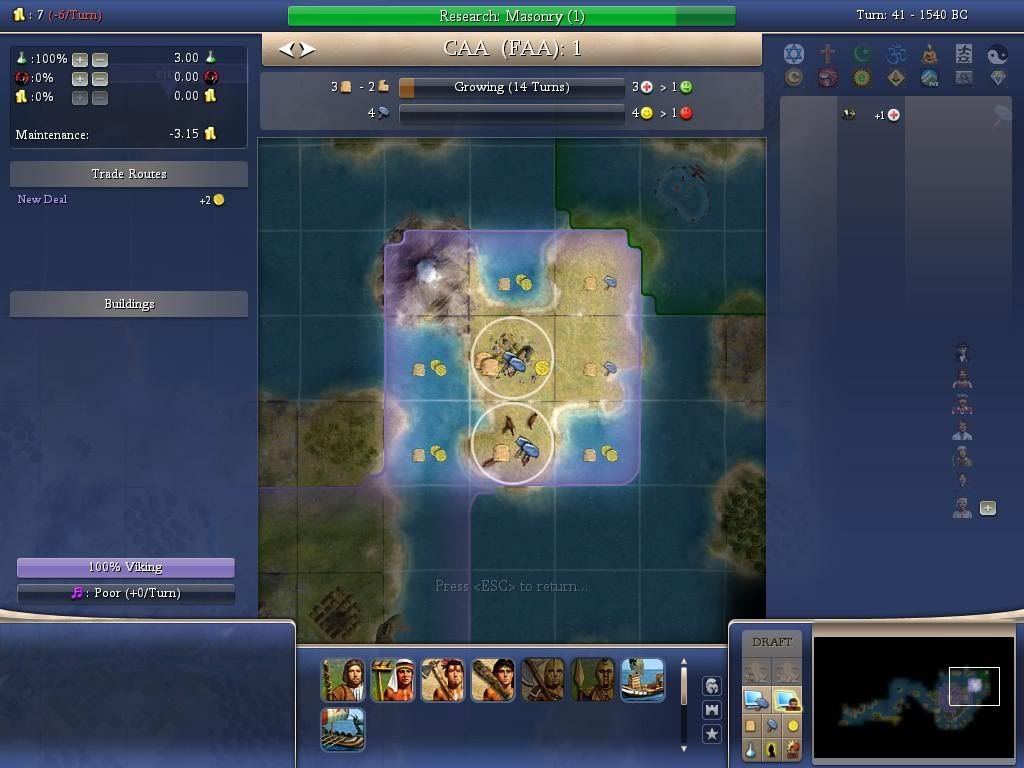The height and width of the screenshot is (768, 1024).
Task: Select the Warrior unit with wooden club
Action: [493, 680]
